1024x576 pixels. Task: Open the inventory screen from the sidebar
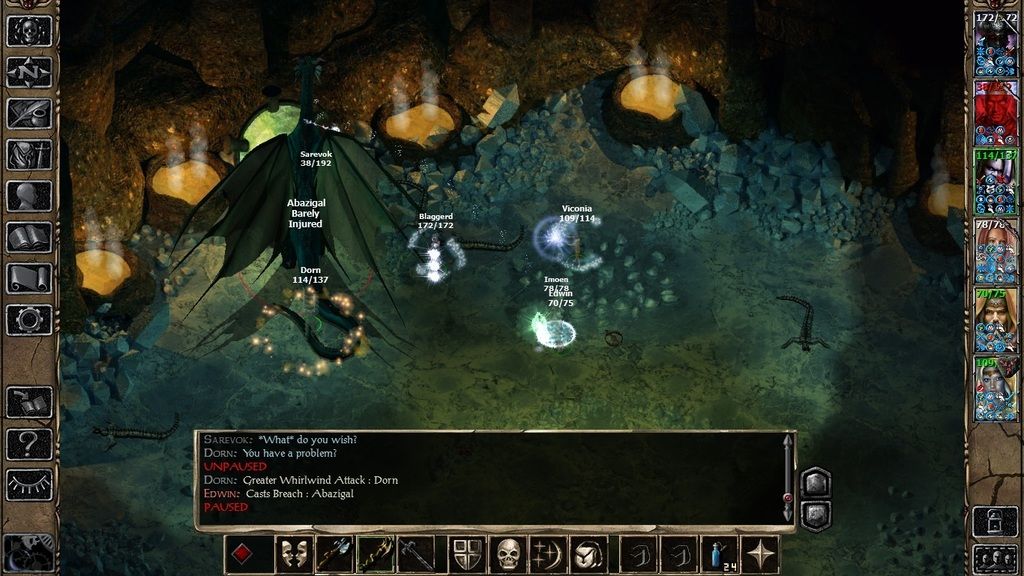coord(29,154)
